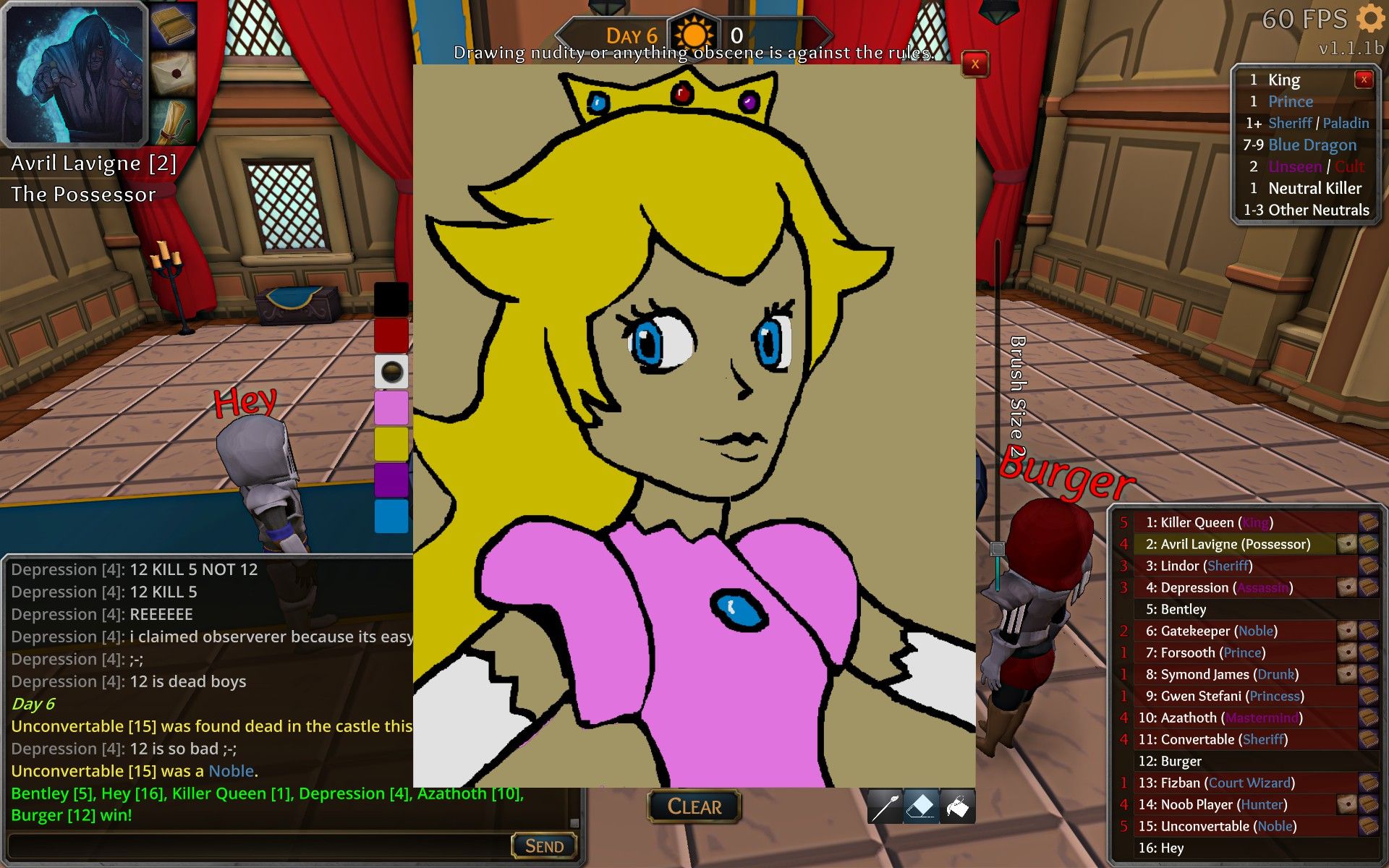This screenshot has width=1389, height=868.
Task: Select the Paint Bucket fill tool
Action: pos(956,805)
